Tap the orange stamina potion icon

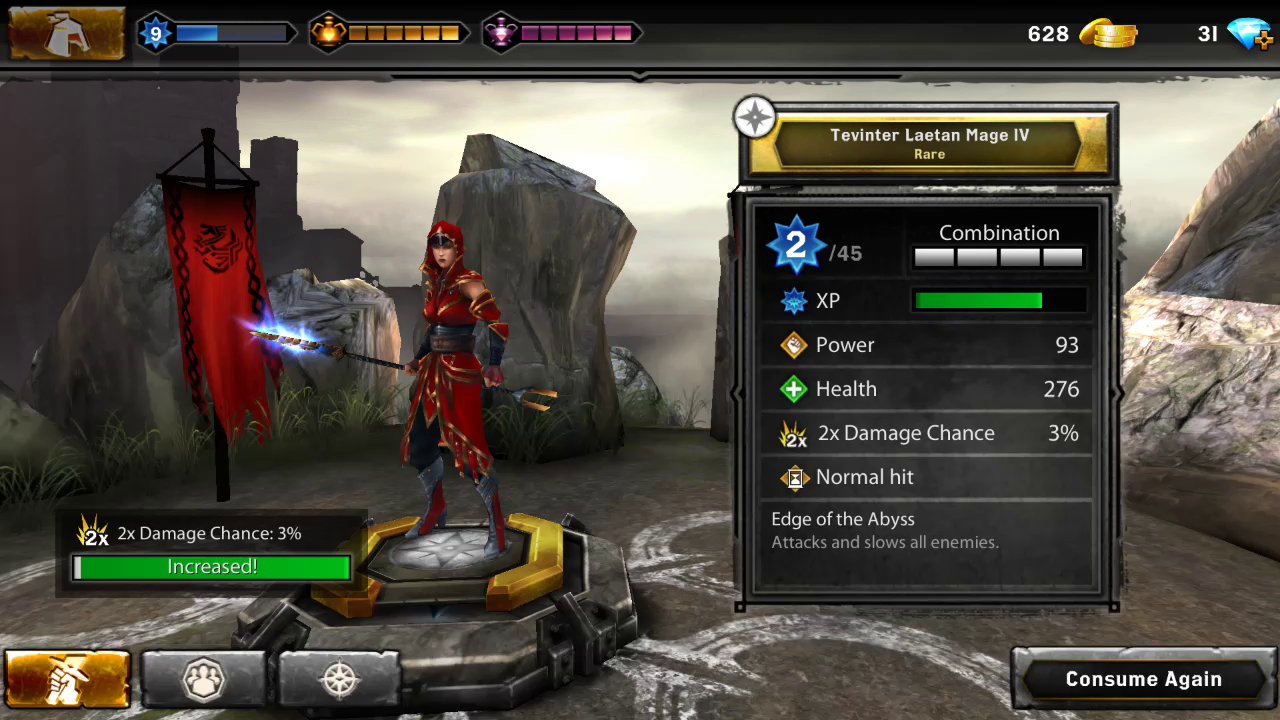pyautogui.click(x=327, y=34)
